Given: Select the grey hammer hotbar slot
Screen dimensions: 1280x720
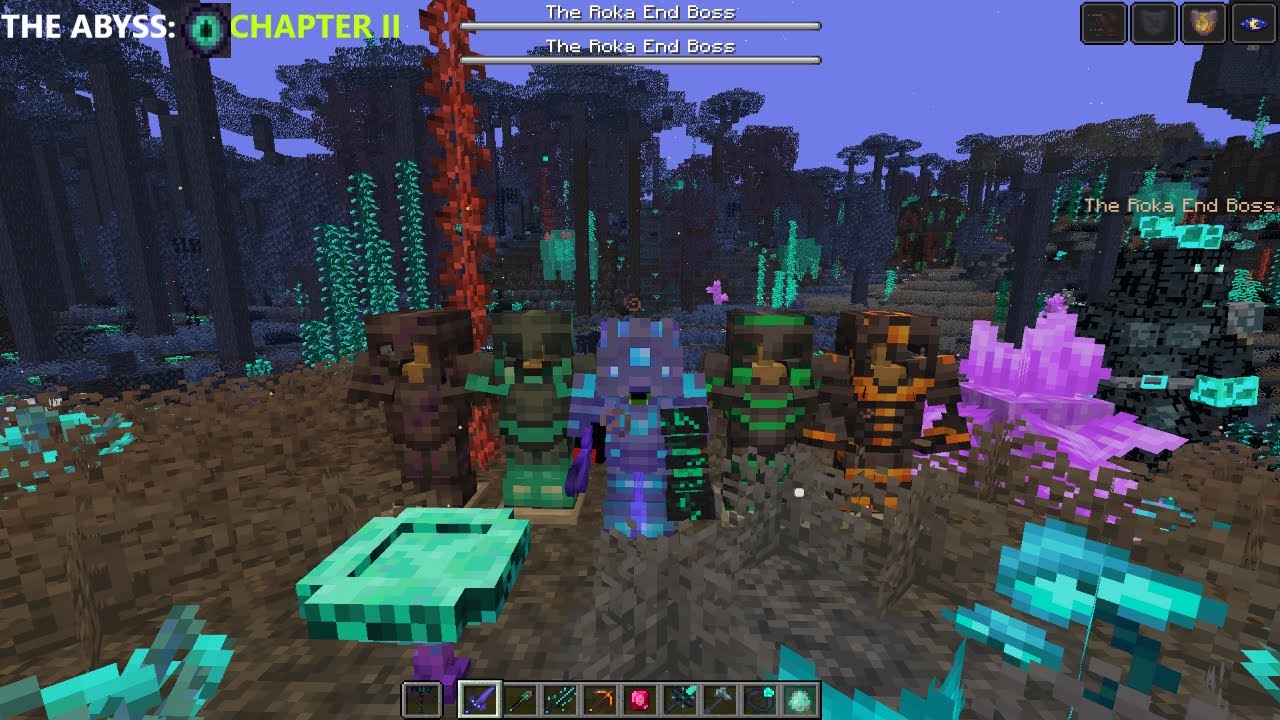Looking at the screenshot, I should pos(720,699).
